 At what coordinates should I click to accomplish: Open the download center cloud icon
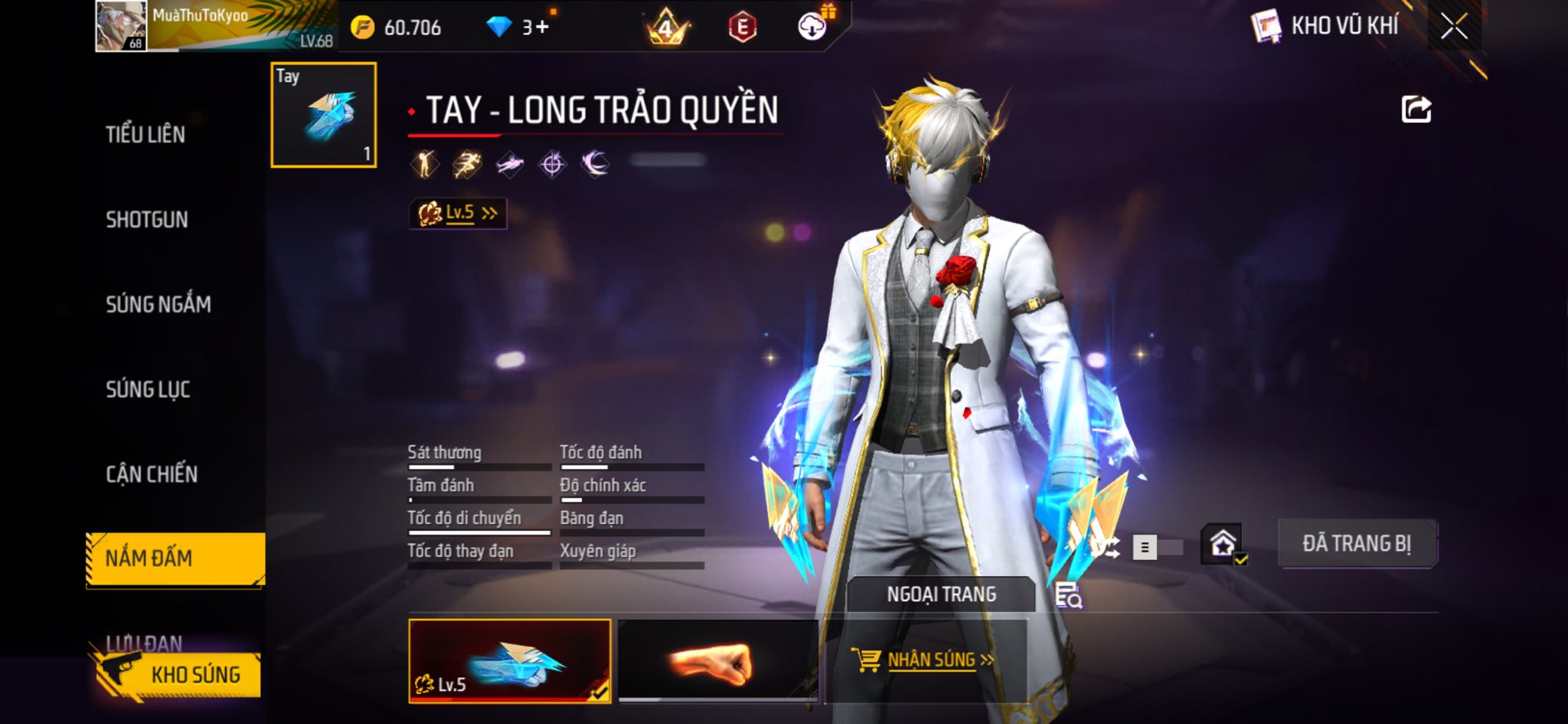(812, 28)
